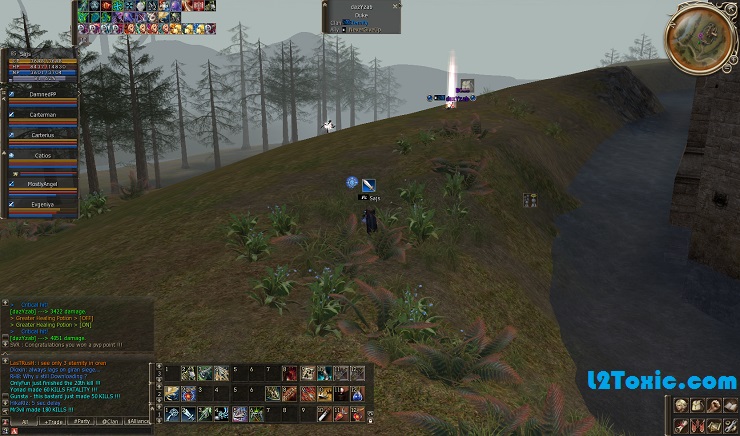Switch to the All chat tab

(x=24, y=422)
